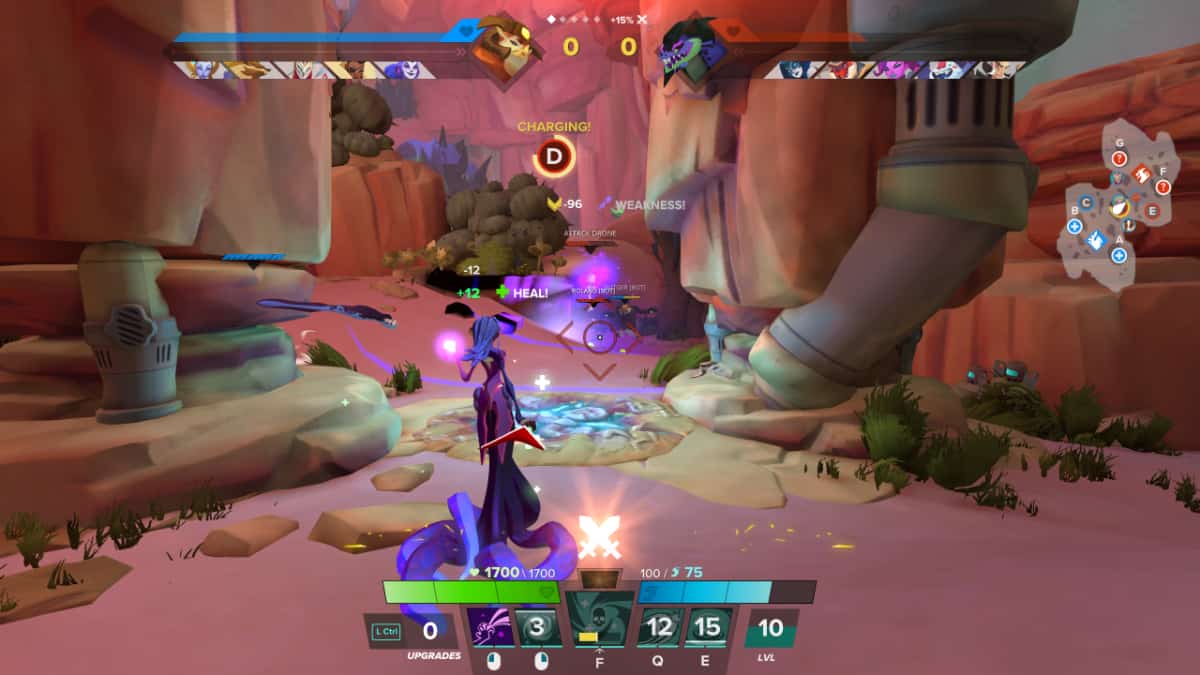Select point G marker on minimap
This screenshot has height=675, width=1200.
pyautogui.click(x=1120, y=157)
